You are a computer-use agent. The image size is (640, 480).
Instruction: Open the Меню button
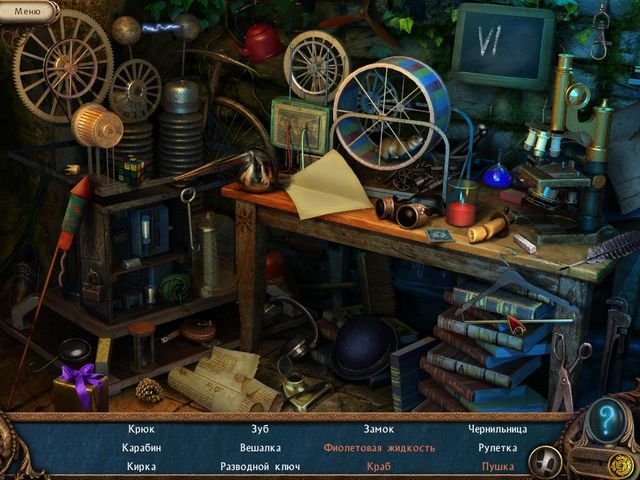pos(27,12)
